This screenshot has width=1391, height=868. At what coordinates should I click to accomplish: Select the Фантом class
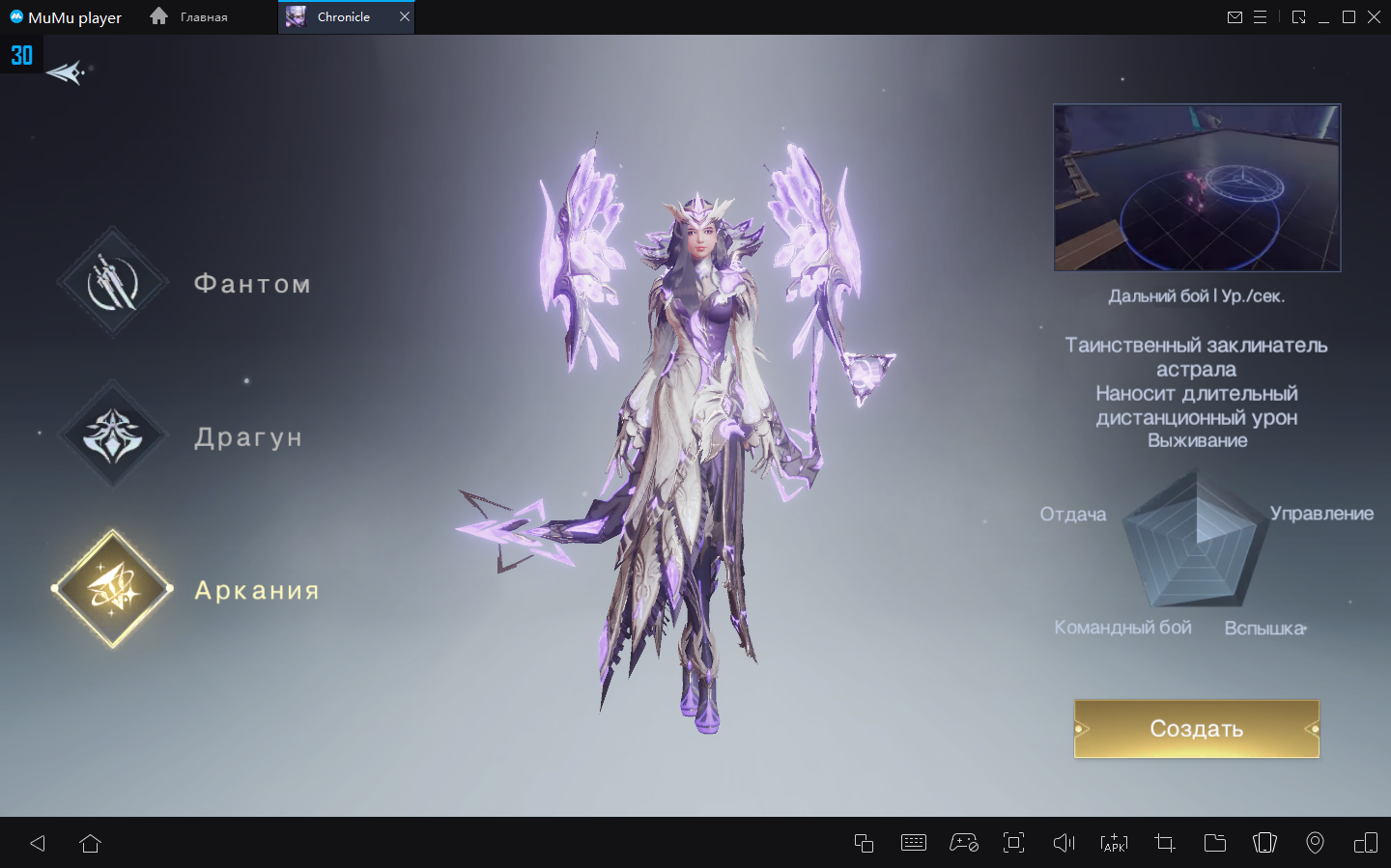point(113,283)
